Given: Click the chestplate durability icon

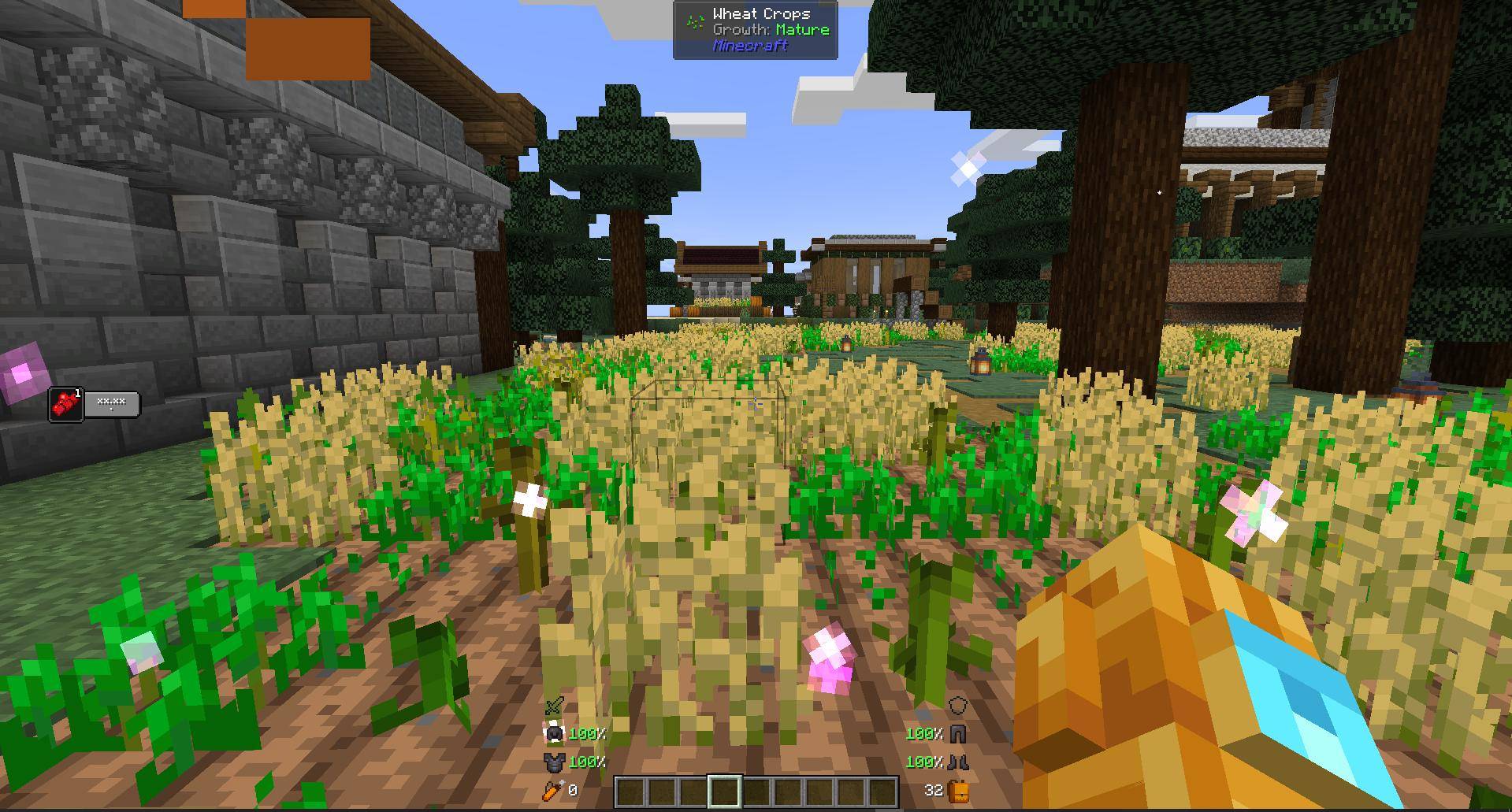Looking at the screenshot, I should (x=553, y=762).
